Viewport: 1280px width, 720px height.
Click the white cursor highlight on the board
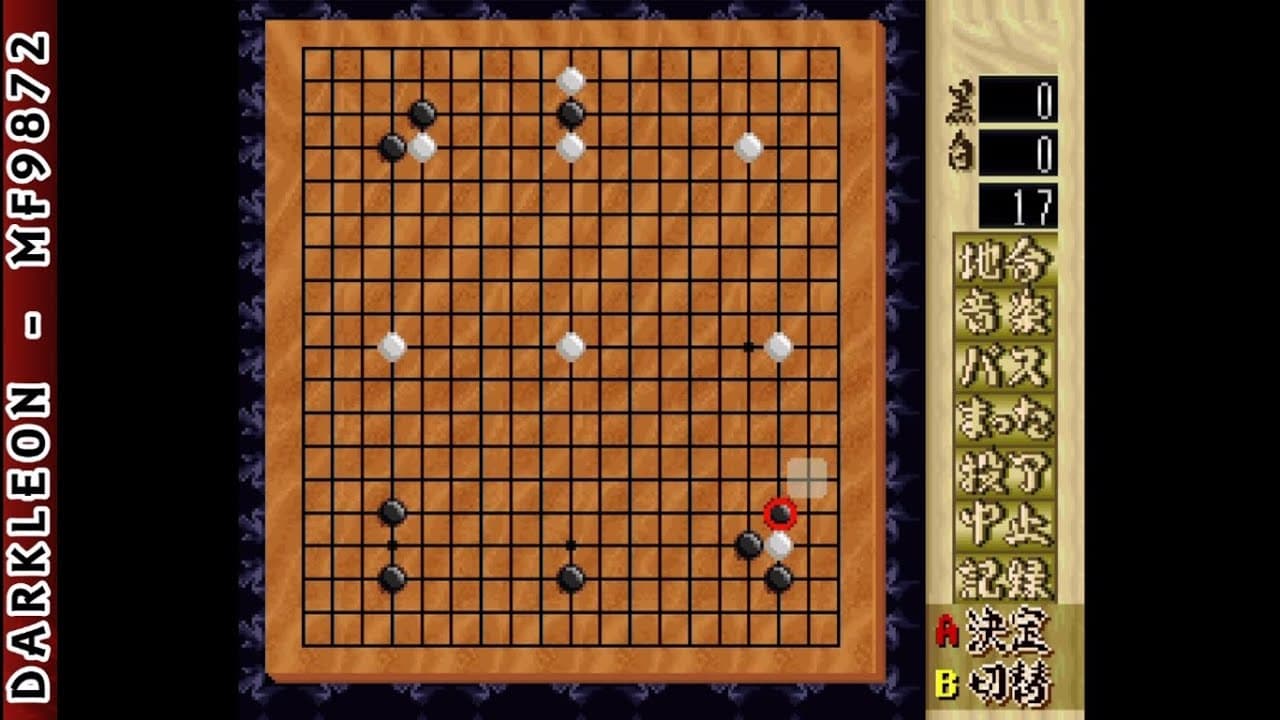click(806, 477)
